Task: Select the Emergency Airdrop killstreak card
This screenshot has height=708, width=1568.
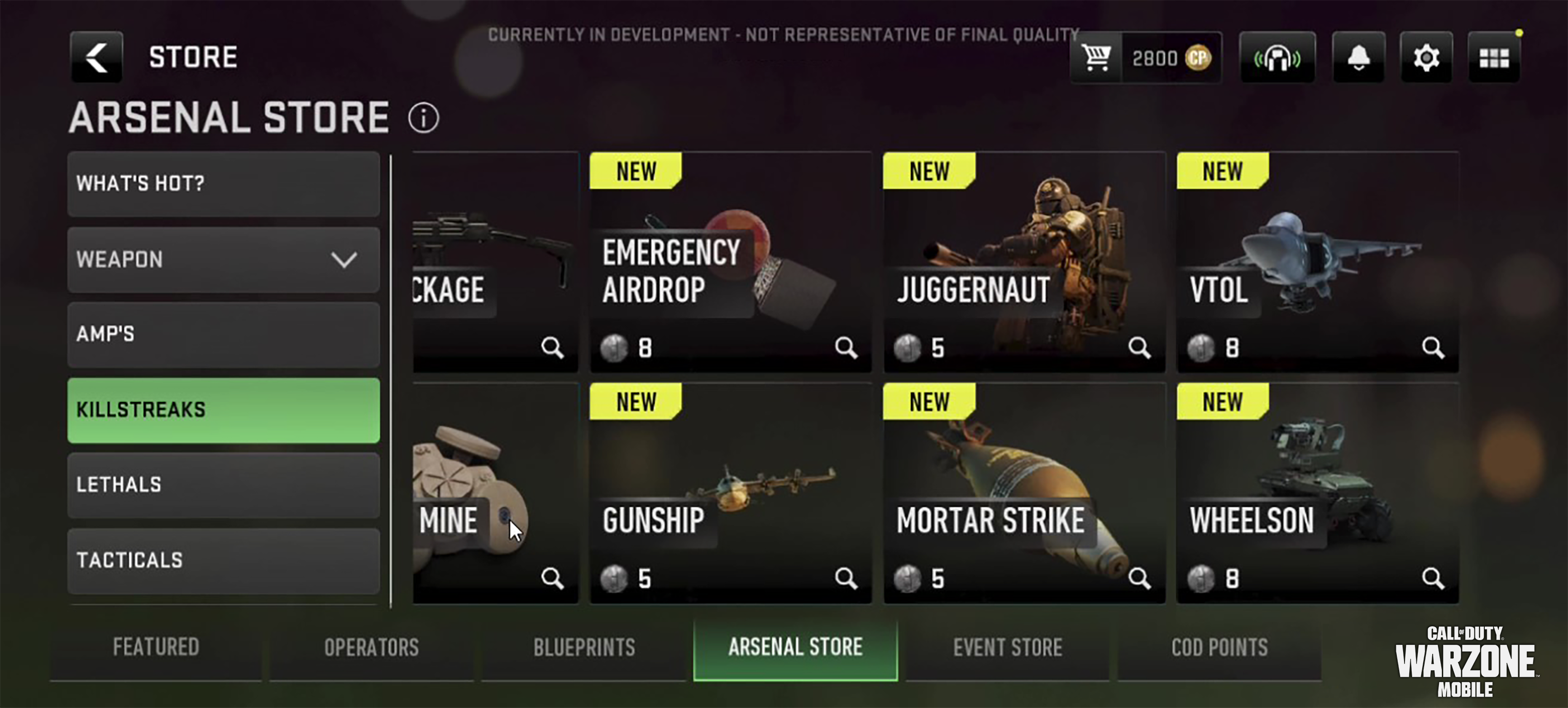Action: click(730, 262)
